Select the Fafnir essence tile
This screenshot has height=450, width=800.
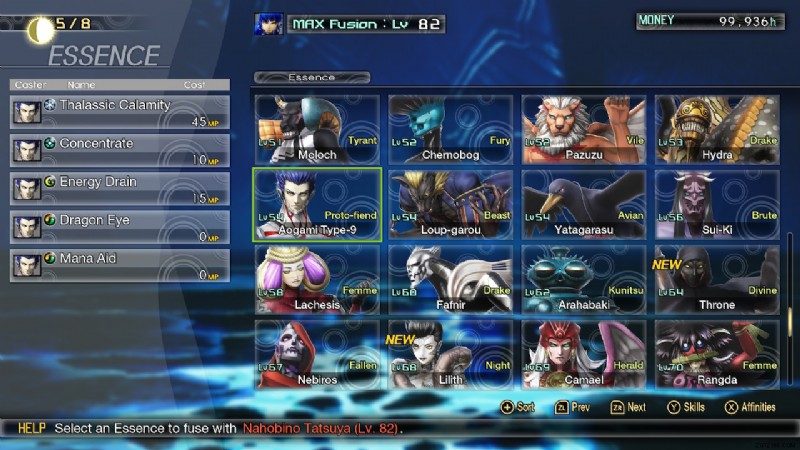450,280
